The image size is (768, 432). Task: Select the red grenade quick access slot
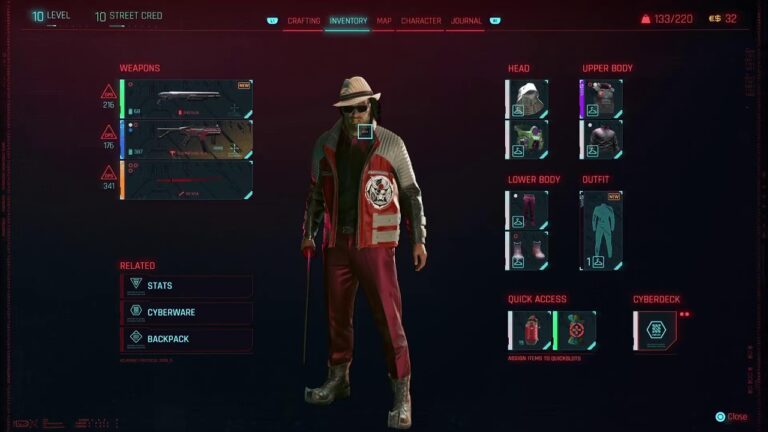point(530,330)
